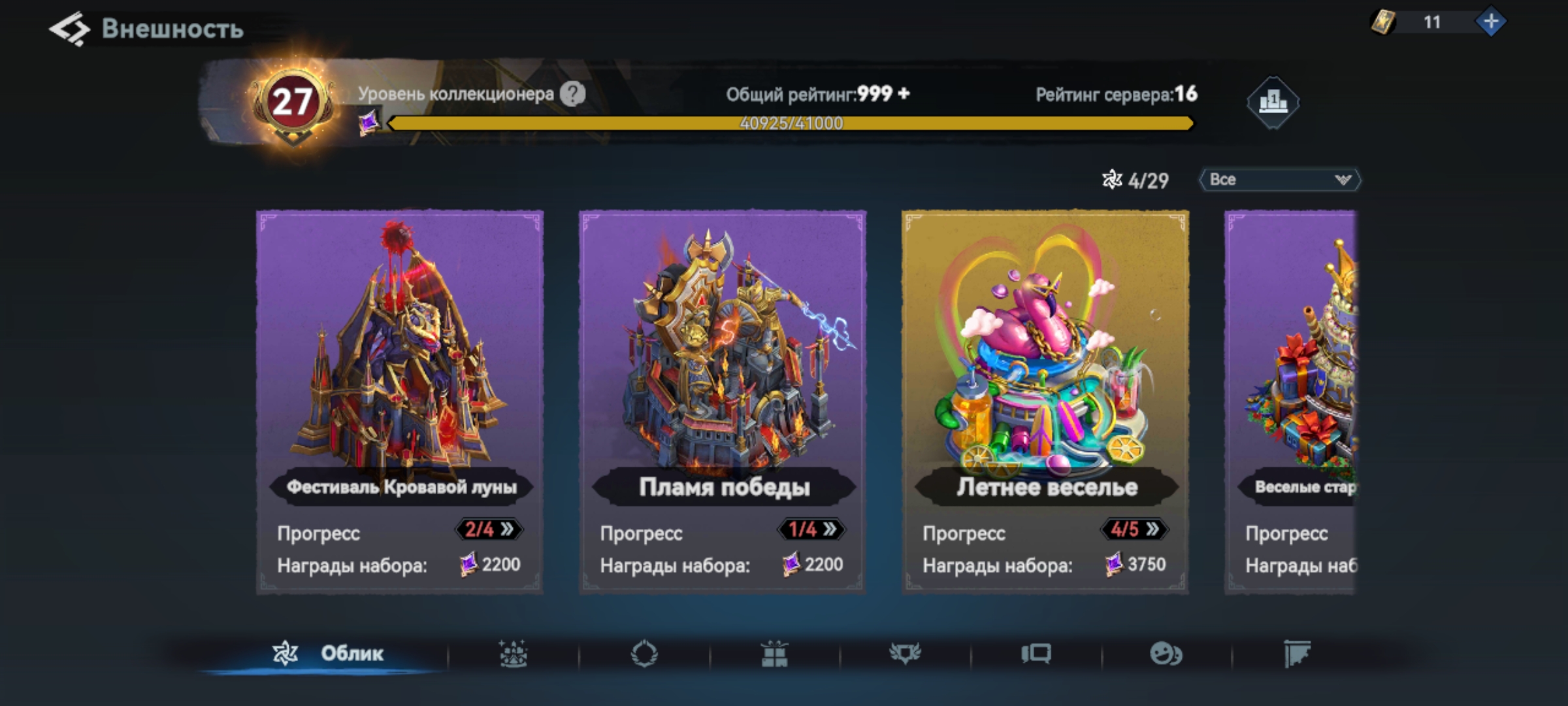1568x706 pixels.
Task: Open the 'Все' filter dropdown
Action: (1279, 180)
